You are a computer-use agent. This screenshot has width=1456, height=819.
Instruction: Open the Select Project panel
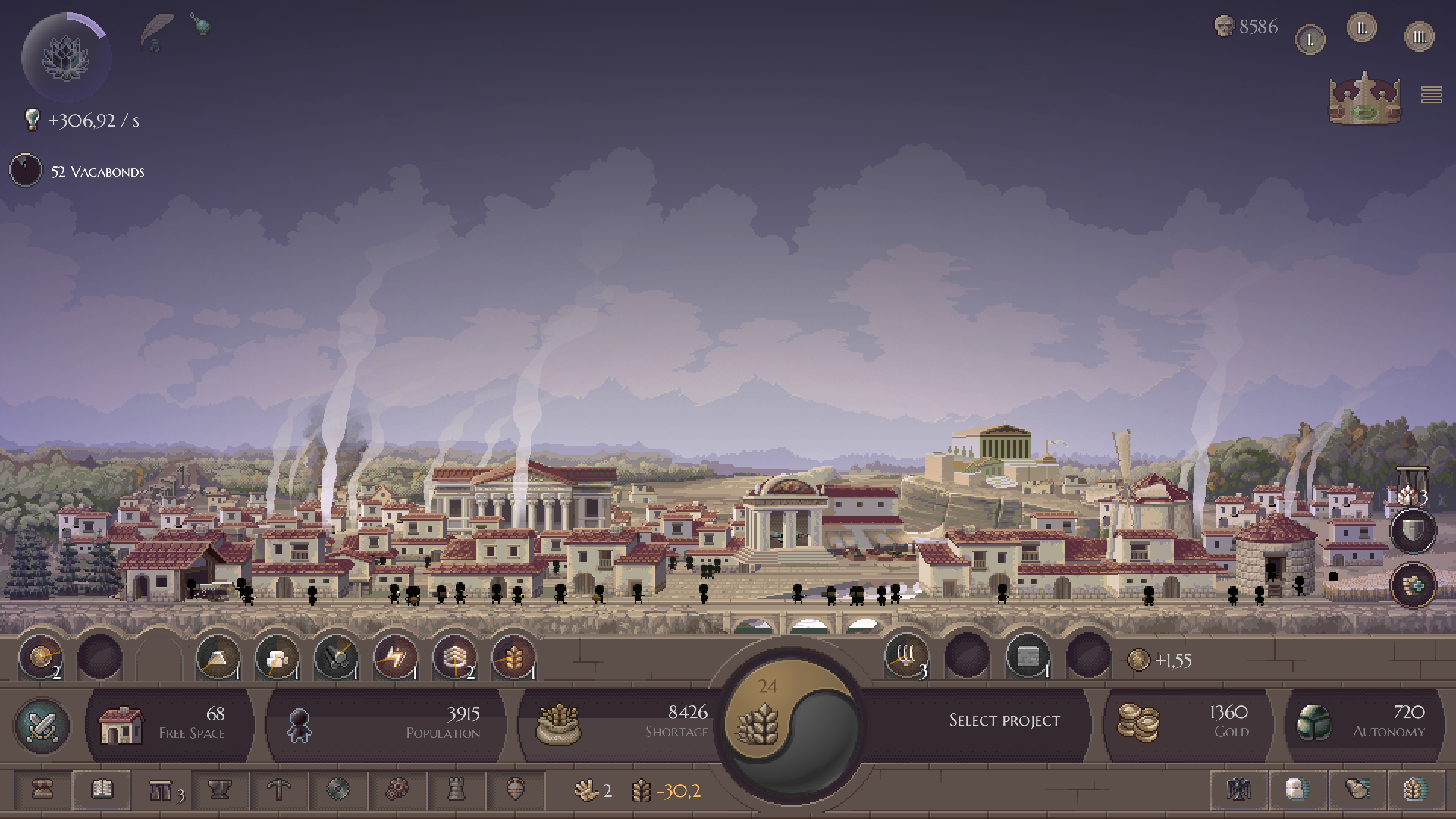click(x=1003, y=720)
